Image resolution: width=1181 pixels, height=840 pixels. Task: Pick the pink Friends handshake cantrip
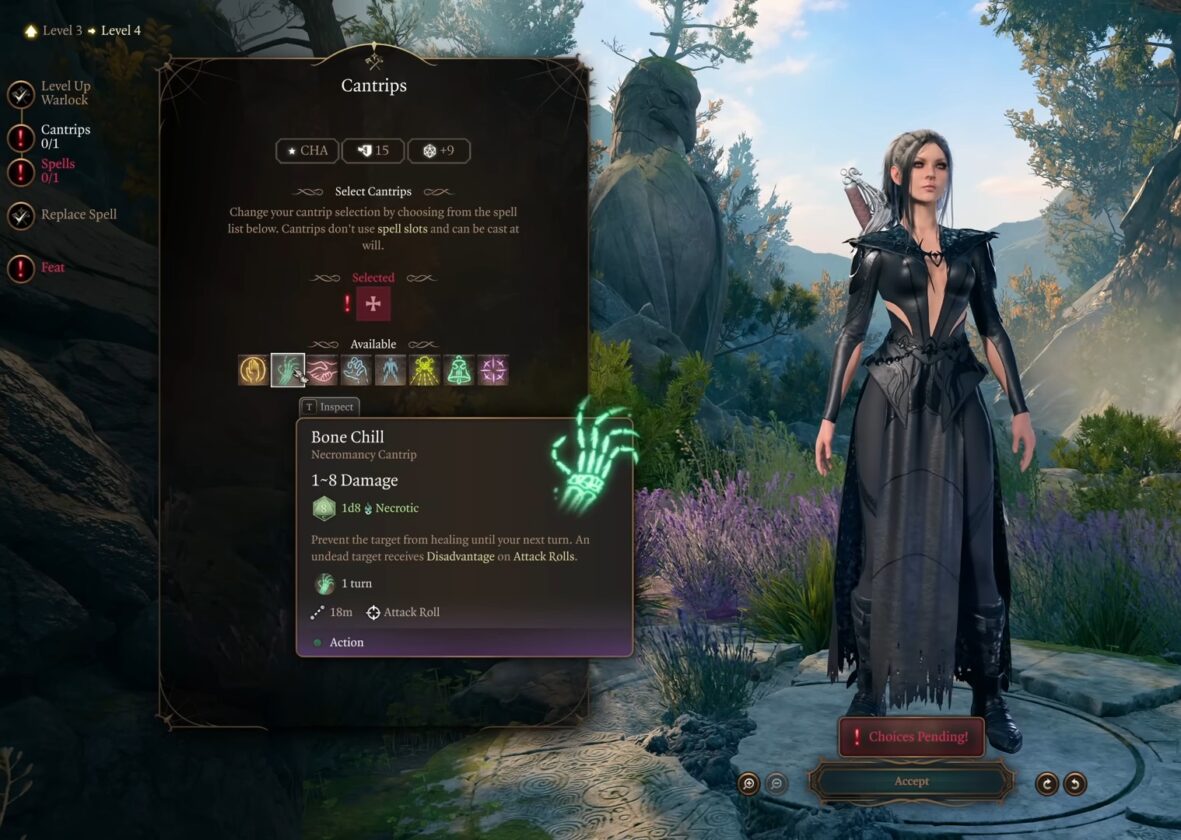pyautogui.click(x=321, y=370)
